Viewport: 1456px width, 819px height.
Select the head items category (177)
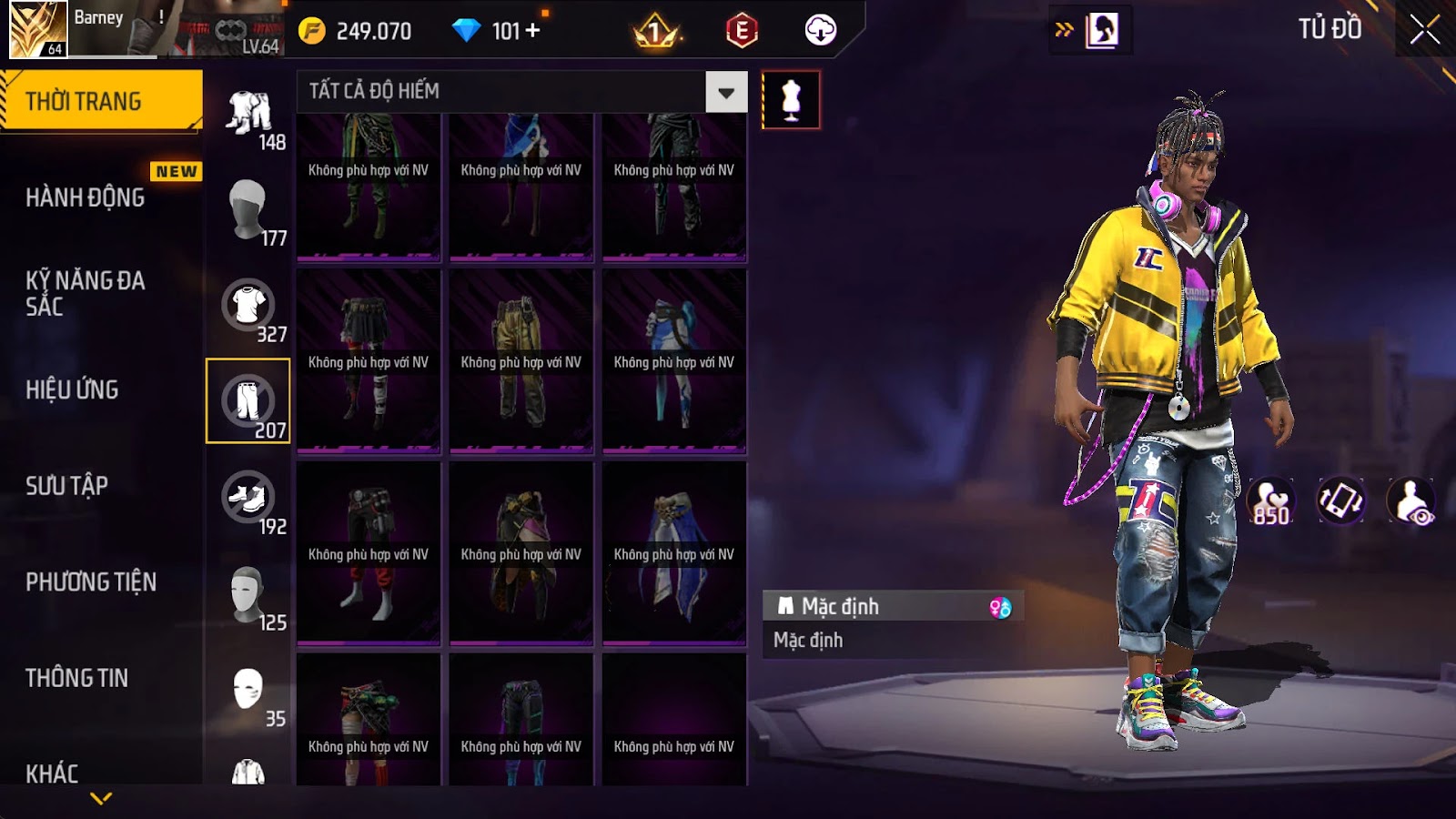[248, 209]
